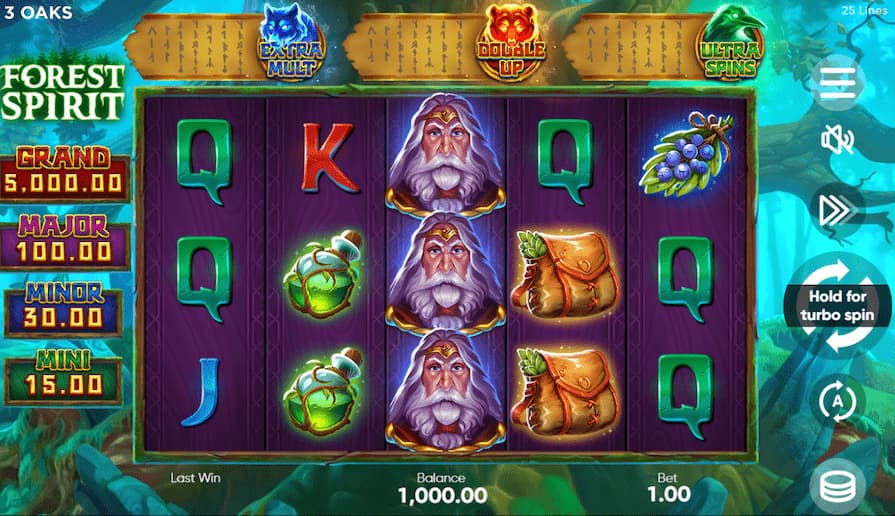This screenshot has height=516, width=895.
Task: Open bet settings with the coin stack
Action: (837, 487)
